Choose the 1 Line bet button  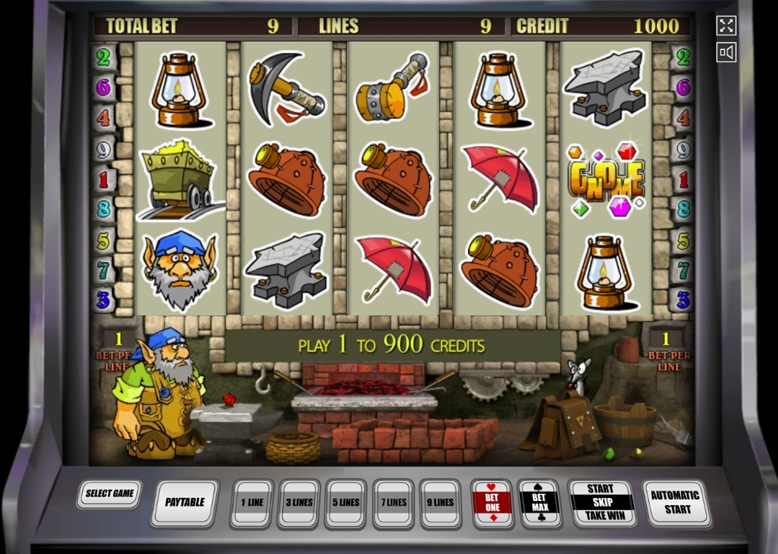[251, 502]
